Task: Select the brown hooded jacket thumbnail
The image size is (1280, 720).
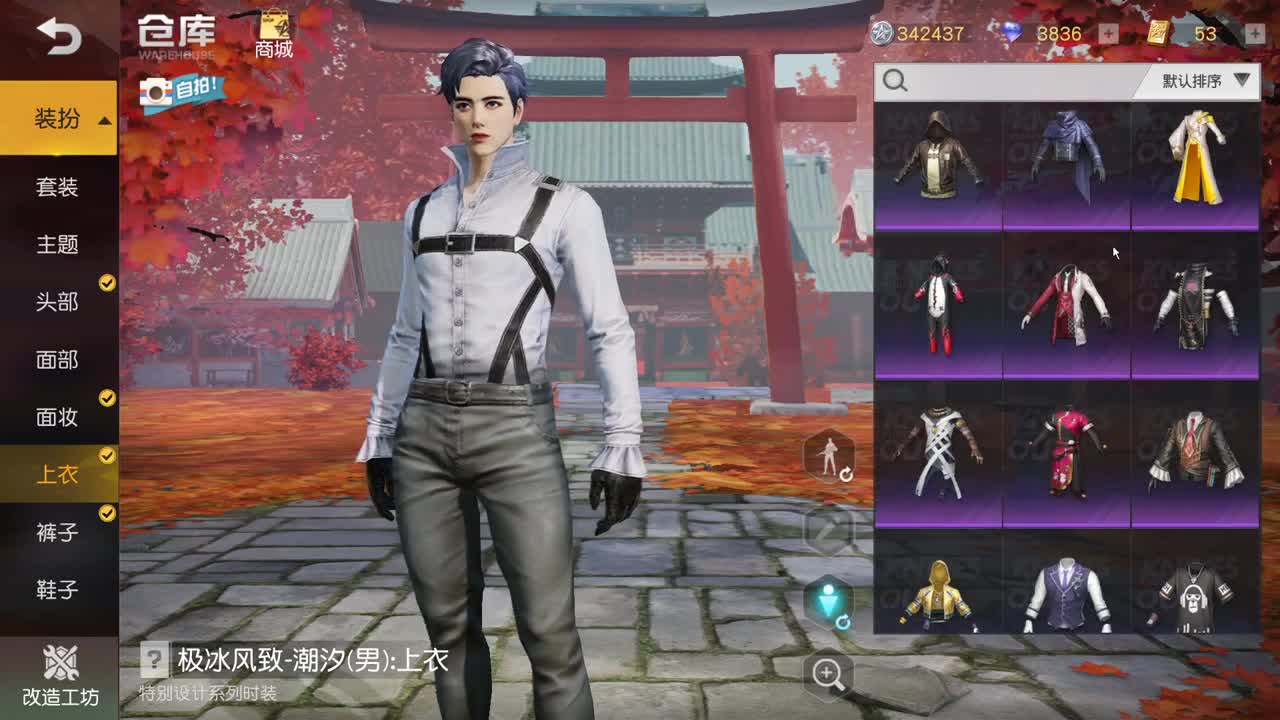Action: [937, 163]
